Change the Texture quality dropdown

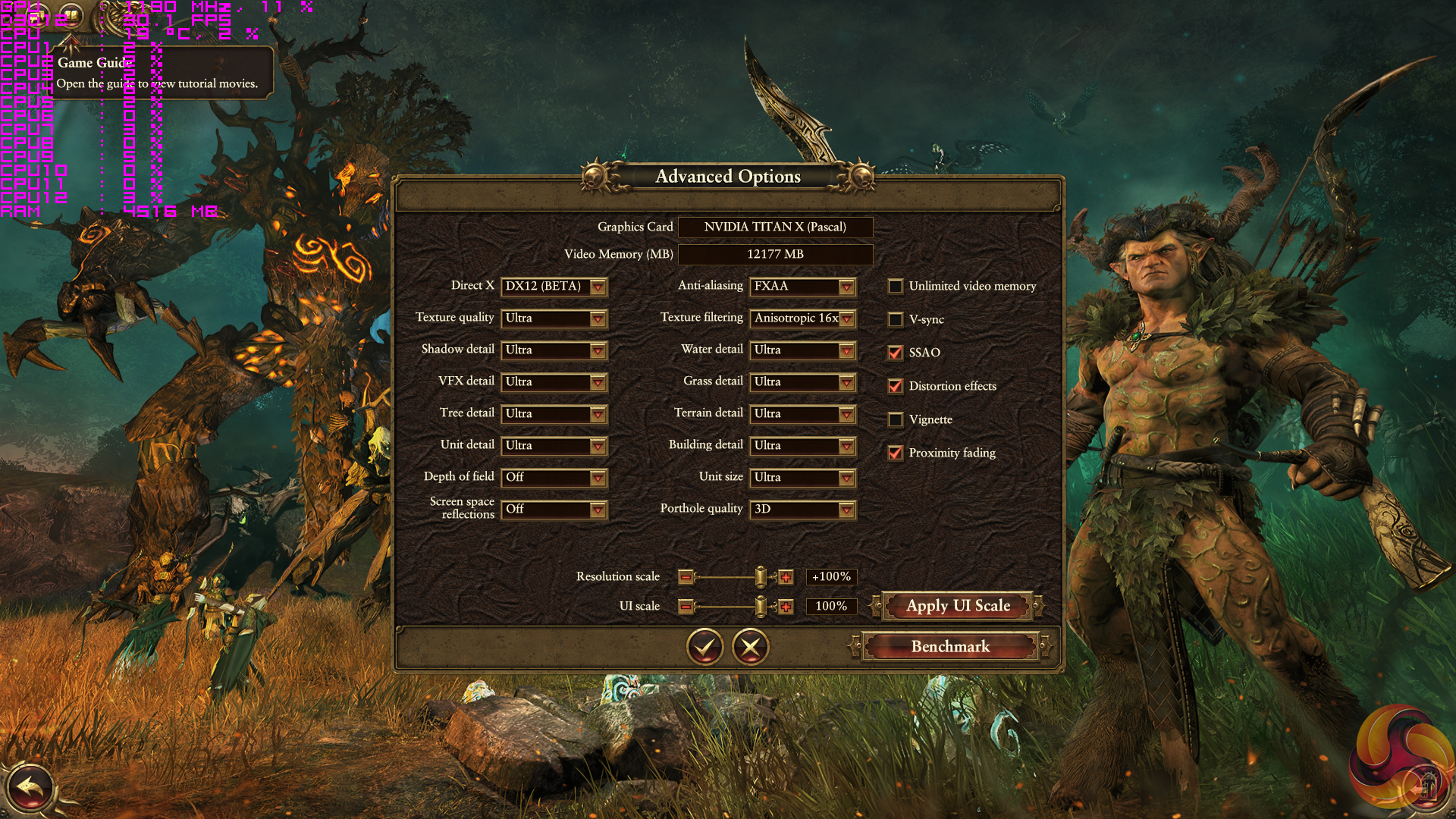pyautogui.click(x=554, y=318)
